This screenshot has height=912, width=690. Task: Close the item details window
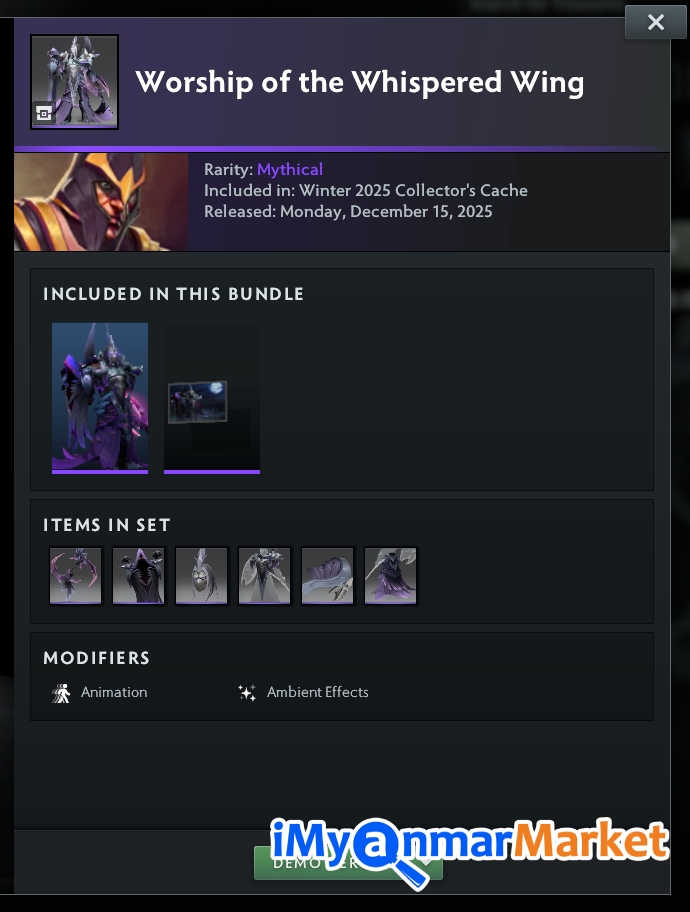pyautogui.click(x=655, y=22)
